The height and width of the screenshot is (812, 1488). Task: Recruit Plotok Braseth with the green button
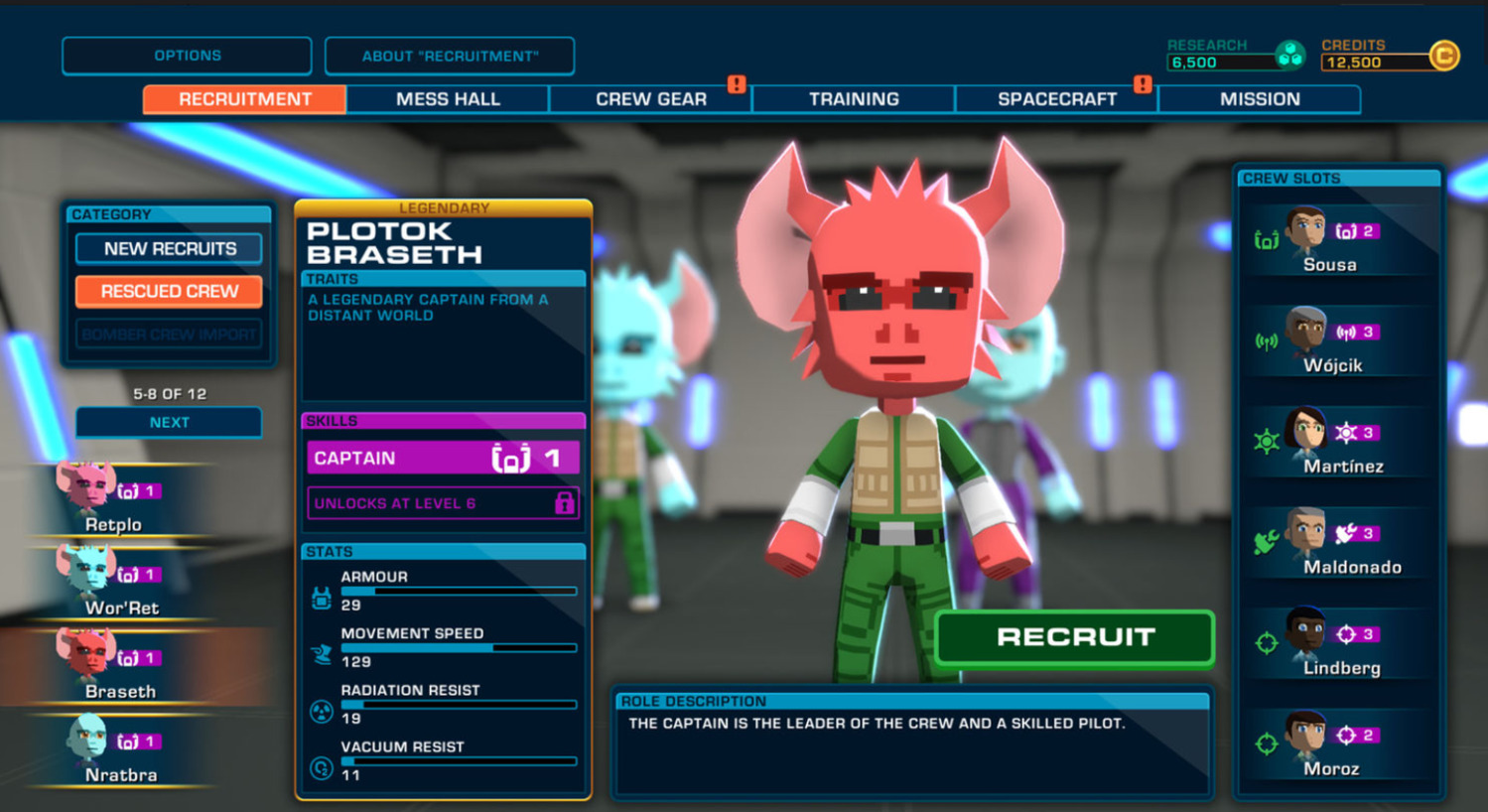(x=1075, y=637)
